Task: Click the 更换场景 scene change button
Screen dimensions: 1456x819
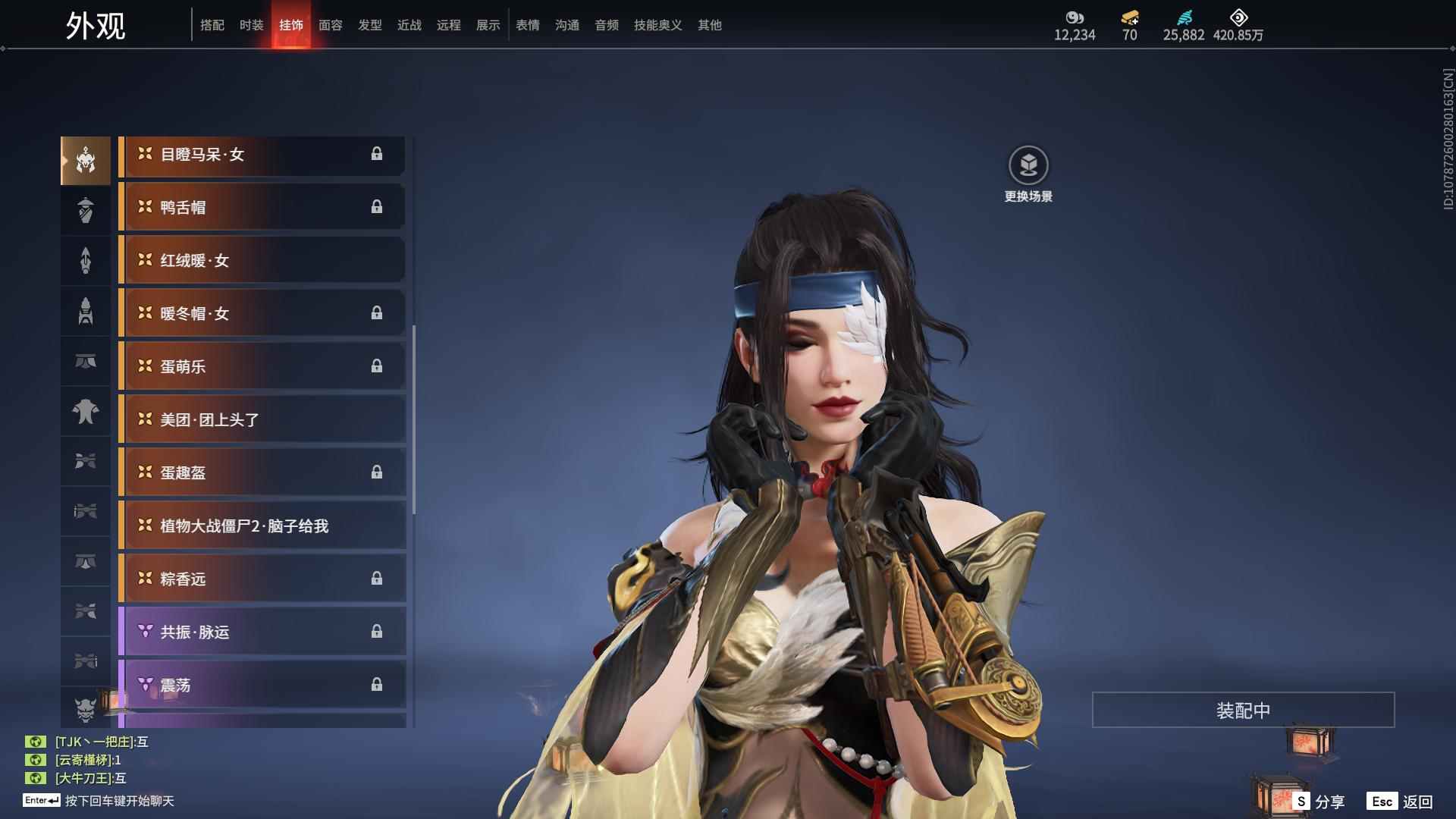Action: click(1028, 166)
